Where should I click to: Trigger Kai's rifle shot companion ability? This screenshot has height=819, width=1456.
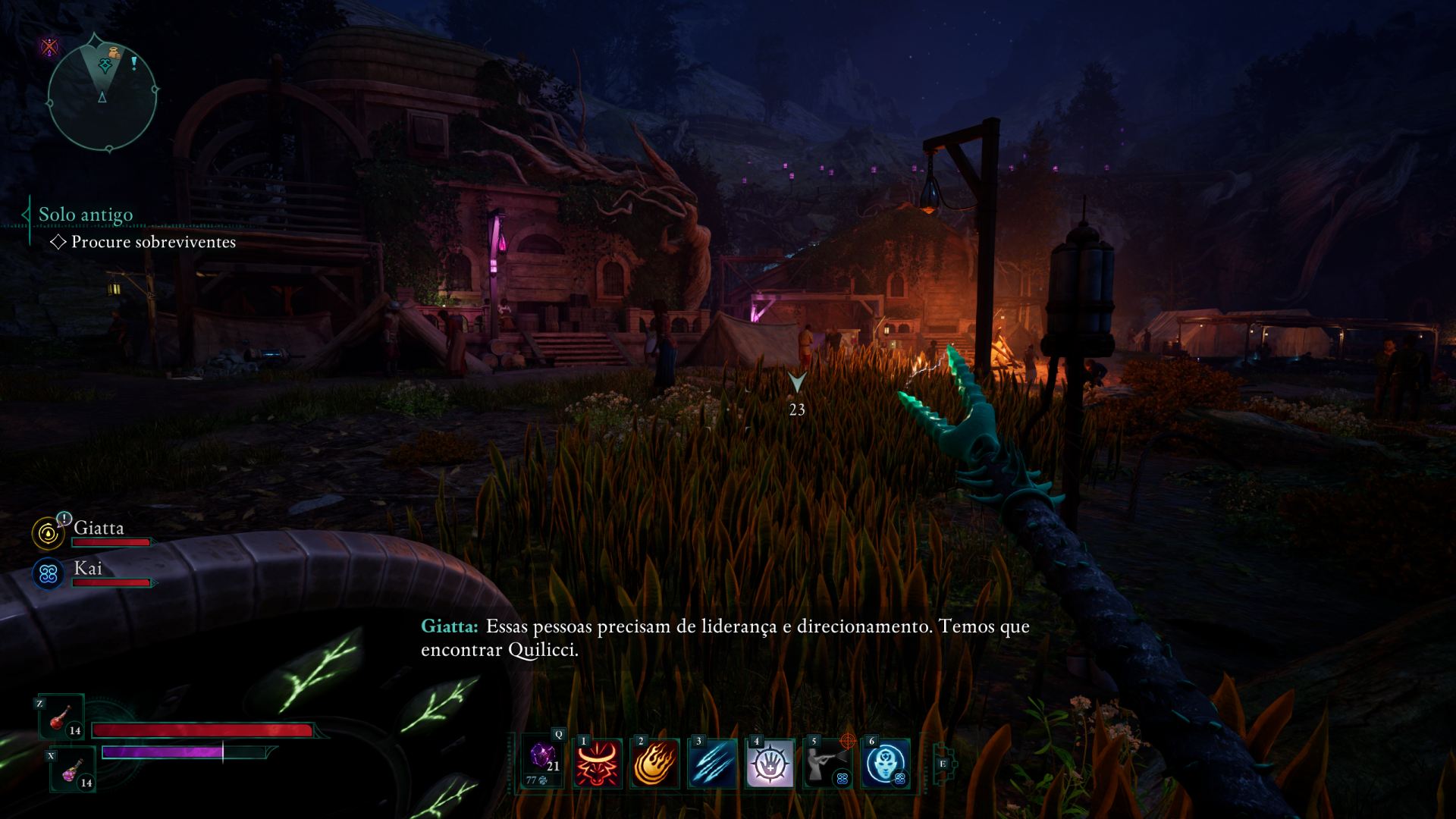(x=827, y=763)
